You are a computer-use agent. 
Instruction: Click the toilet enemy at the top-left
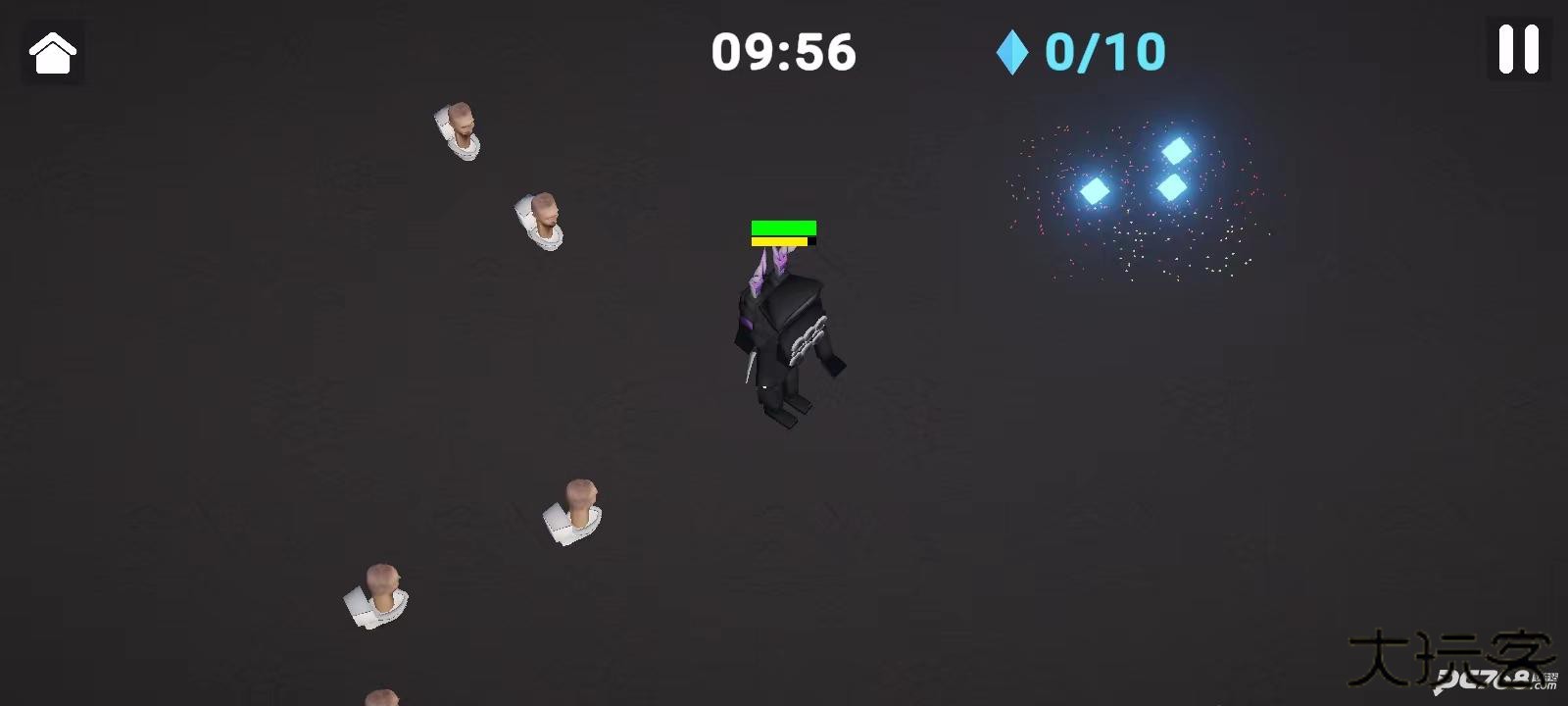459,128
